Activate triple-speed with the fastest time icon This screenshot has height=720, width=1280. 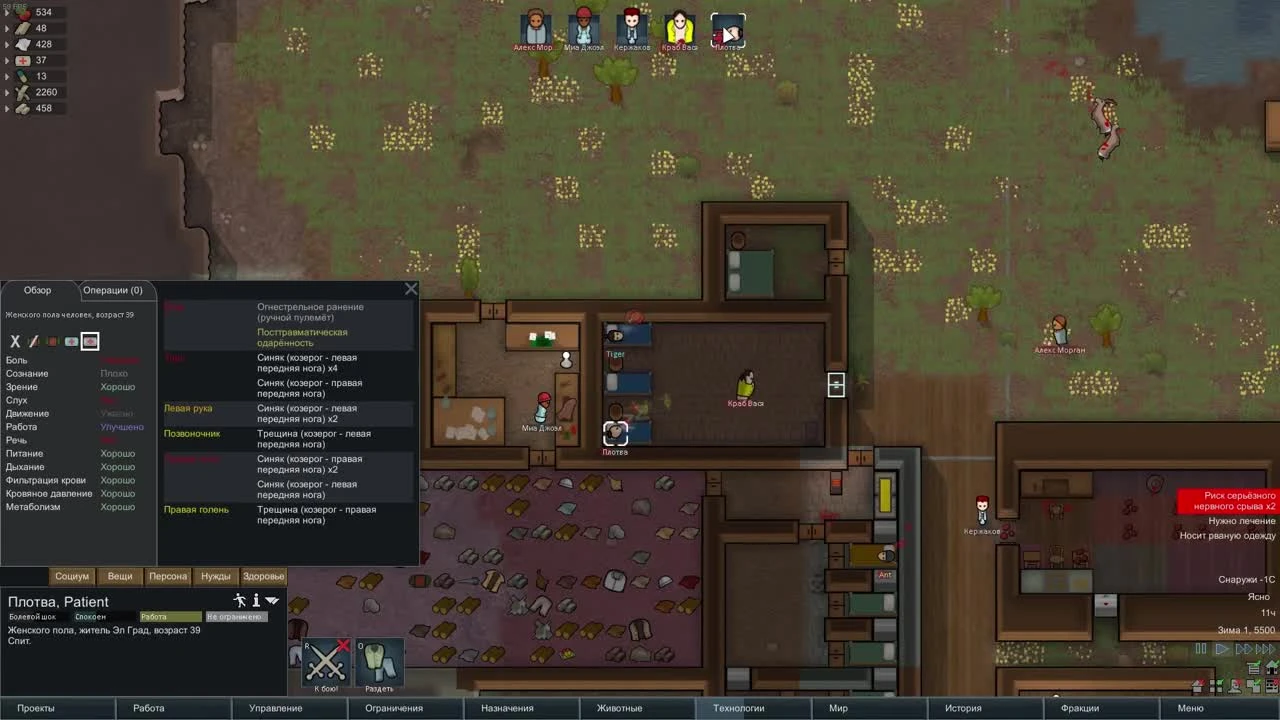1263,648
